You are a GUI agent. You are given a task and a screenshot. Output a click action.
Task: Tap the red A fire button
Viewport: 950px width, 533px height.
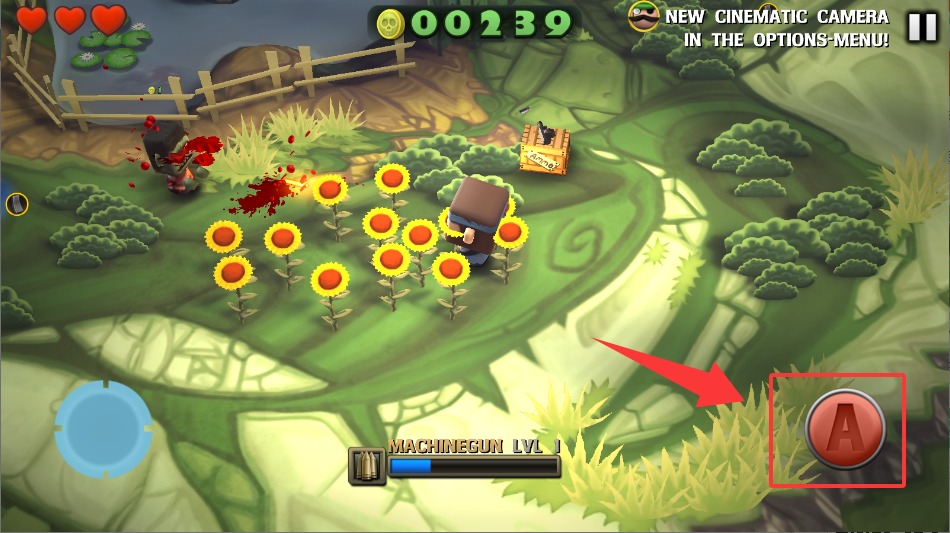845,429
